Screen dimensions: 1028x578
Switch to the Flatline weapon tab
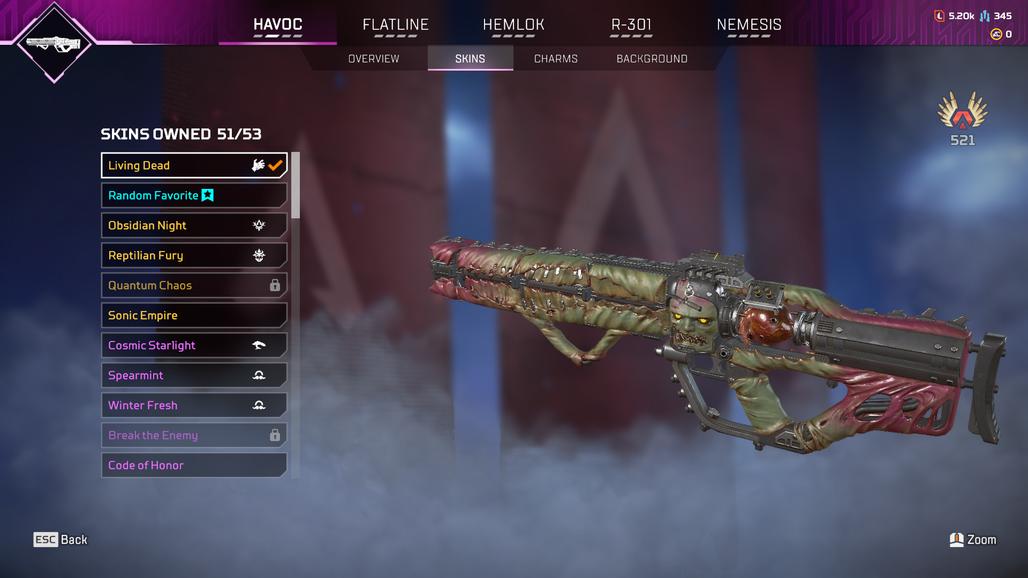tap(395, 25)
